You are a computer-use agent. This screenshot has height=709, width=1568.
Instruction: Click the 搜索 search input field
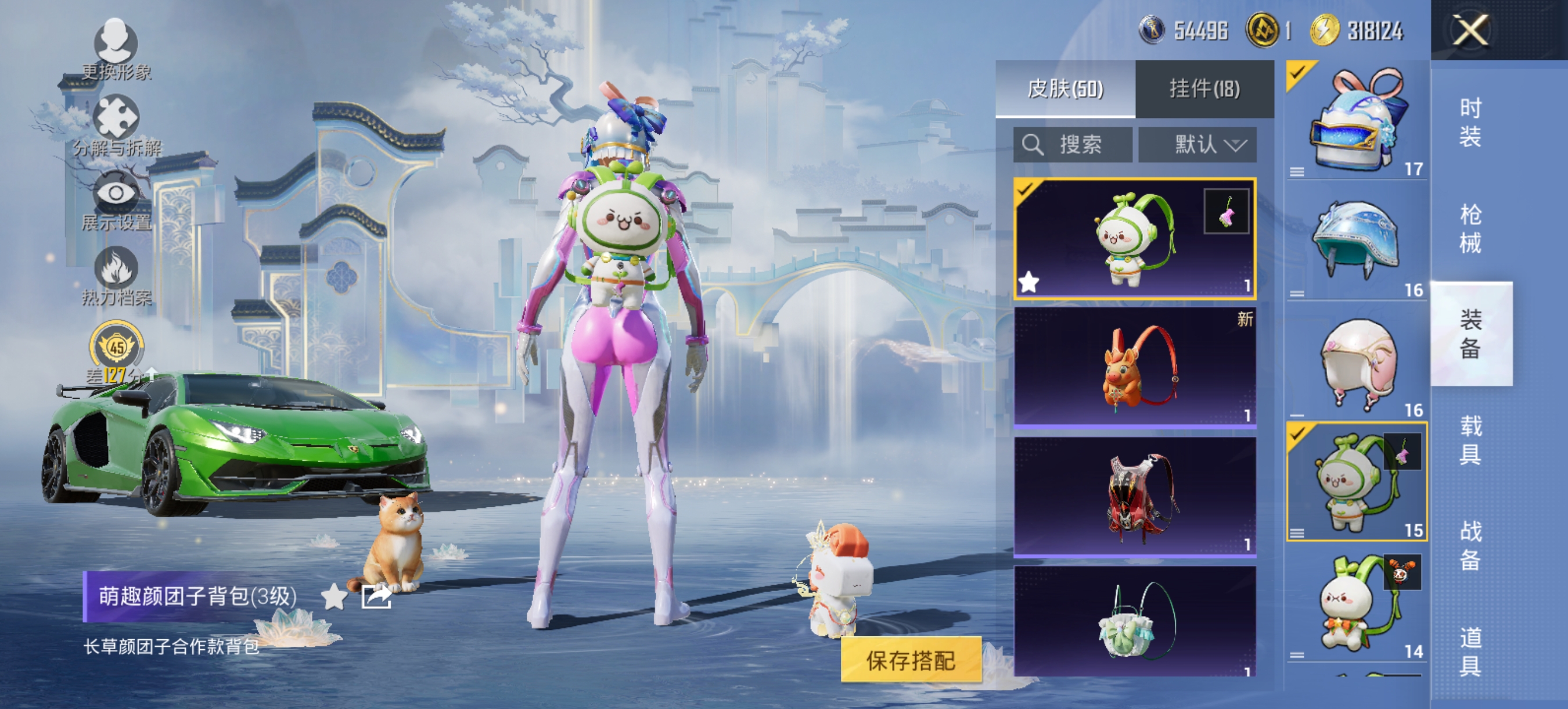coord(1074,144)
